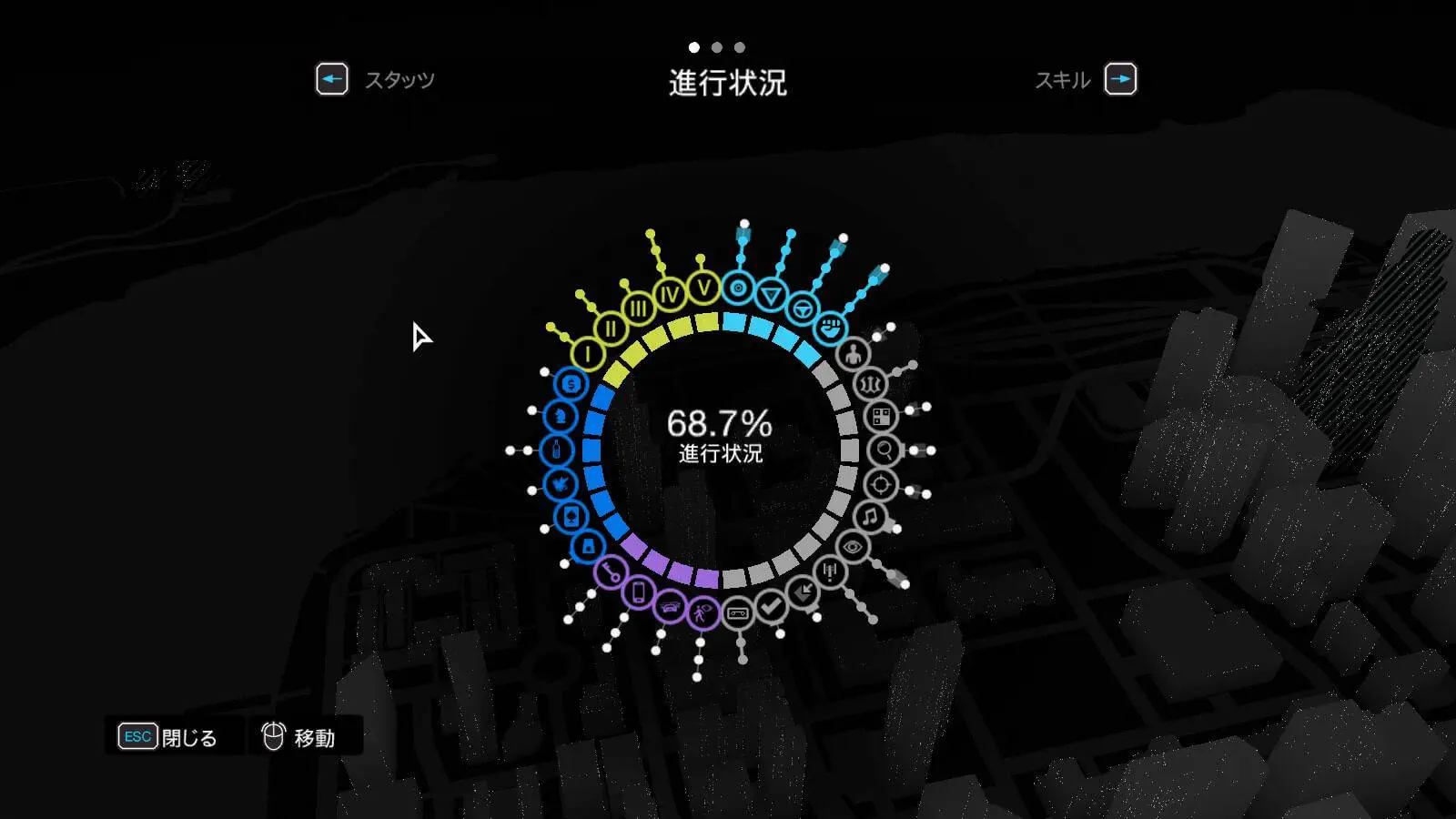Select the Act V progress icon

tap(703, 288)
